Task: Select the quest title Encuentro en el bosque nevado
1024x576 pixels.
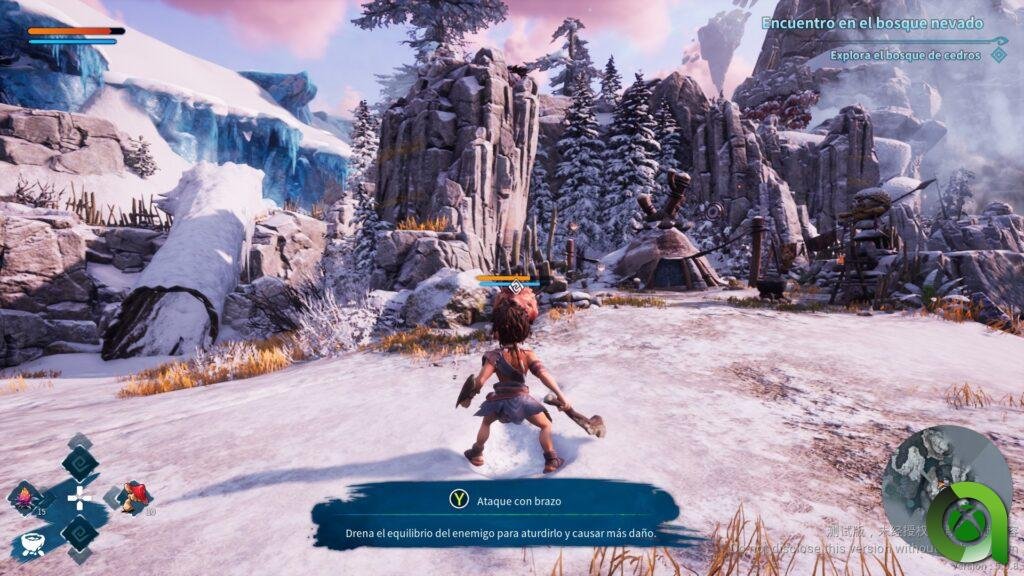Action: click(872, 23)
